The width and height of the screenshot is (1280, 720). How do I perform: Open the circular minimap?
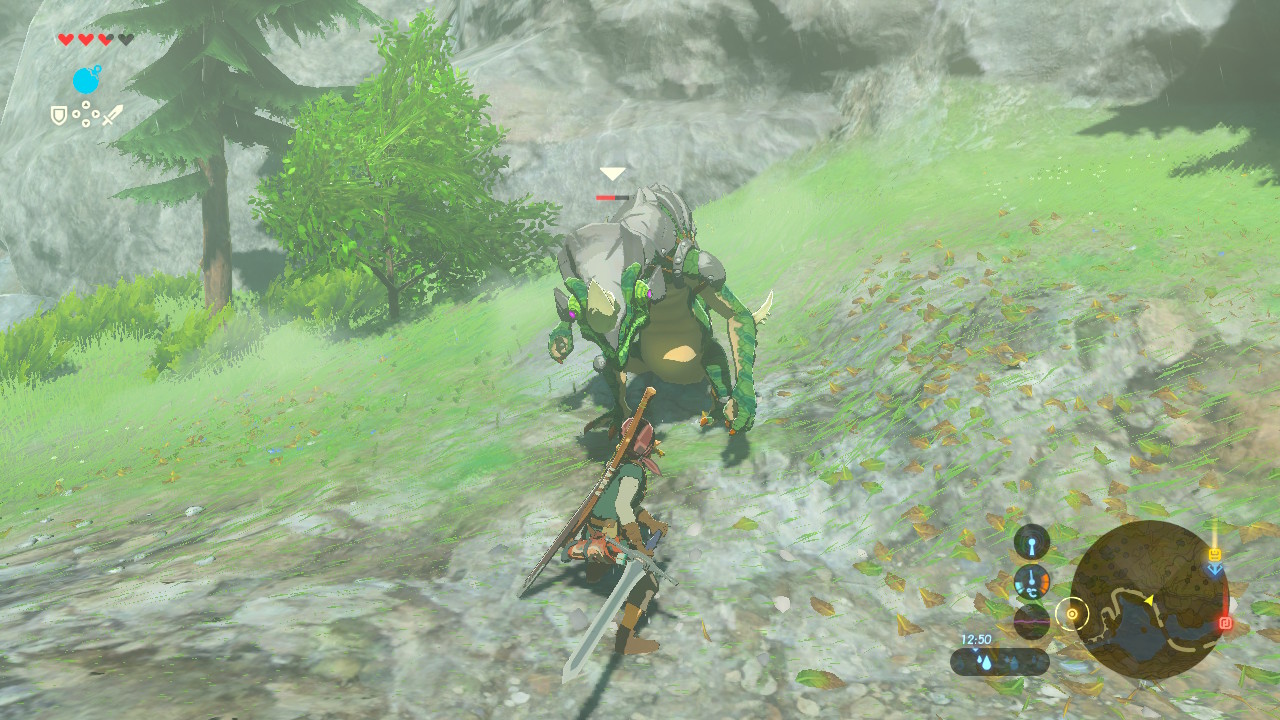1149,600
